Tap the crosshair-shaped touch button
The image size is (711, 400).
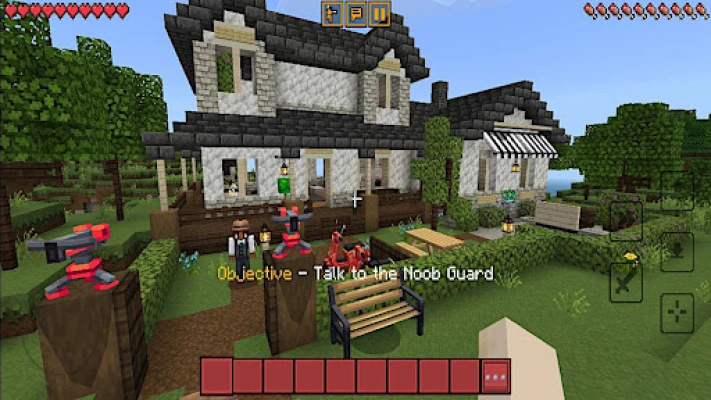pyautogui.click(x=677, y=310)
